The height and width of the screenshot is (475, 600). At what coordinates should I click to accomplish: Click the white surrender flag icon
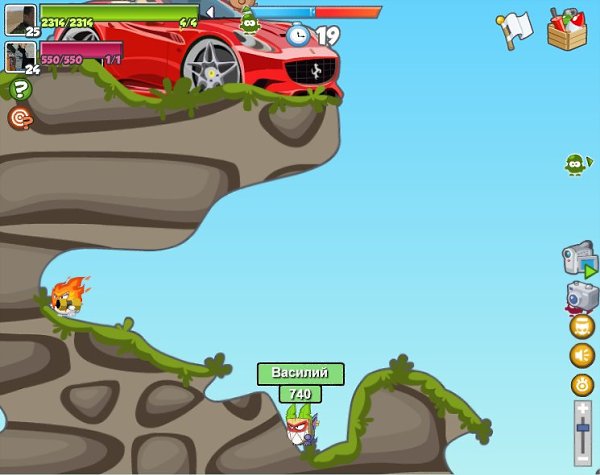click(x=513, y=30)
